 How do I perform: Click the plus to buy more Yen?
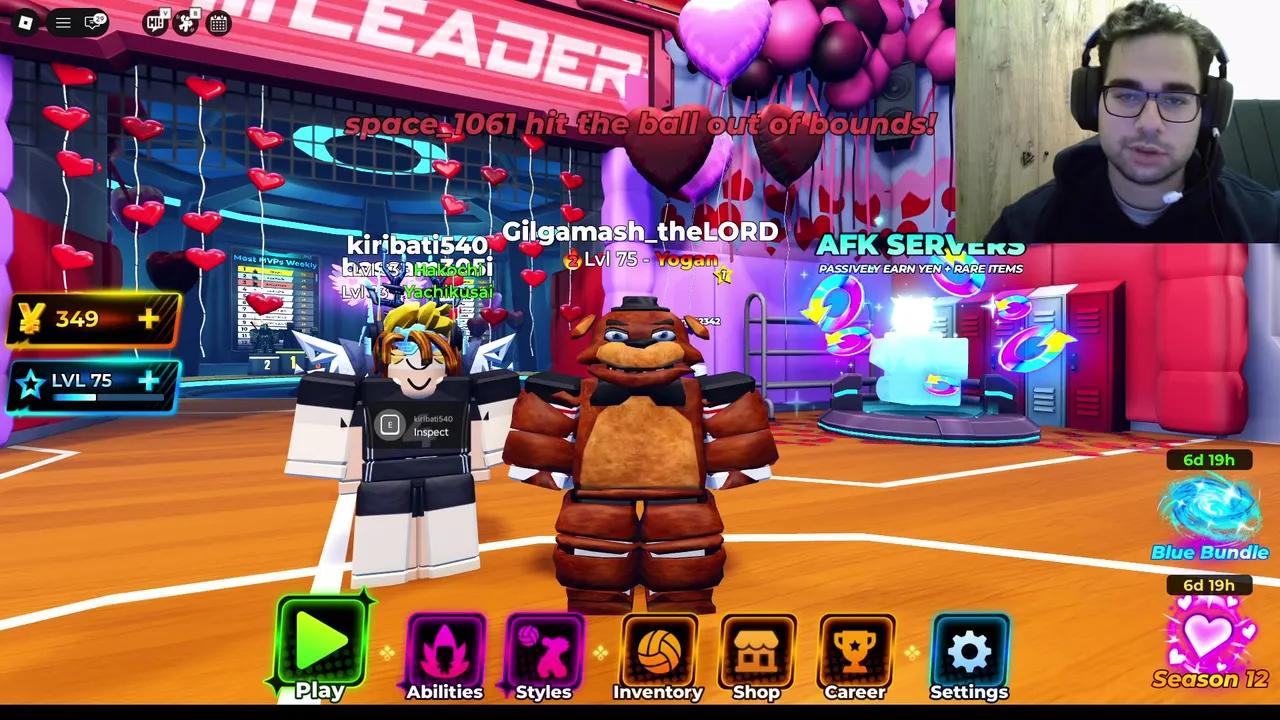(148, 318)
